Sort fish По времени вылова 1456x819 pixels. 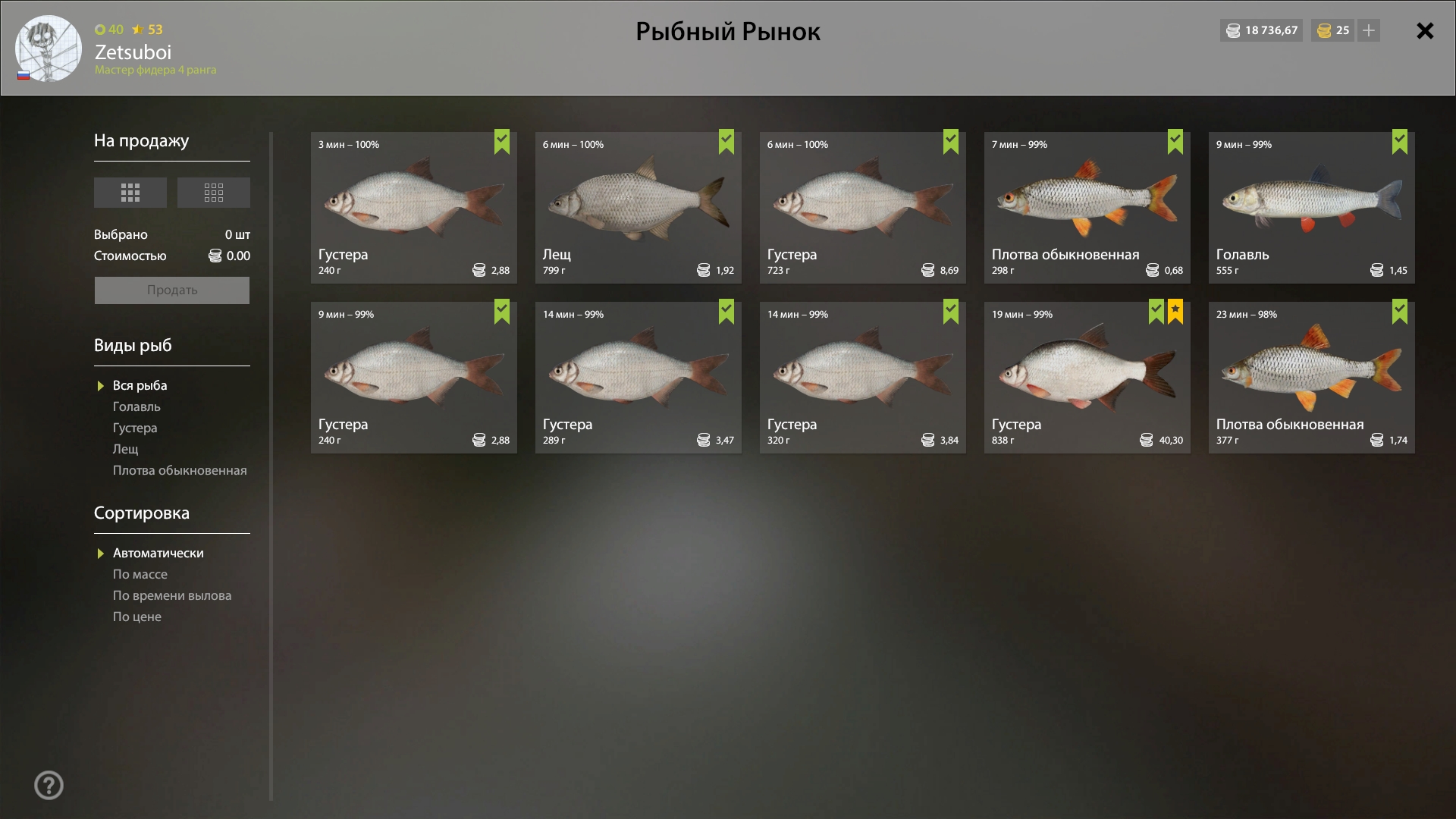172,596
